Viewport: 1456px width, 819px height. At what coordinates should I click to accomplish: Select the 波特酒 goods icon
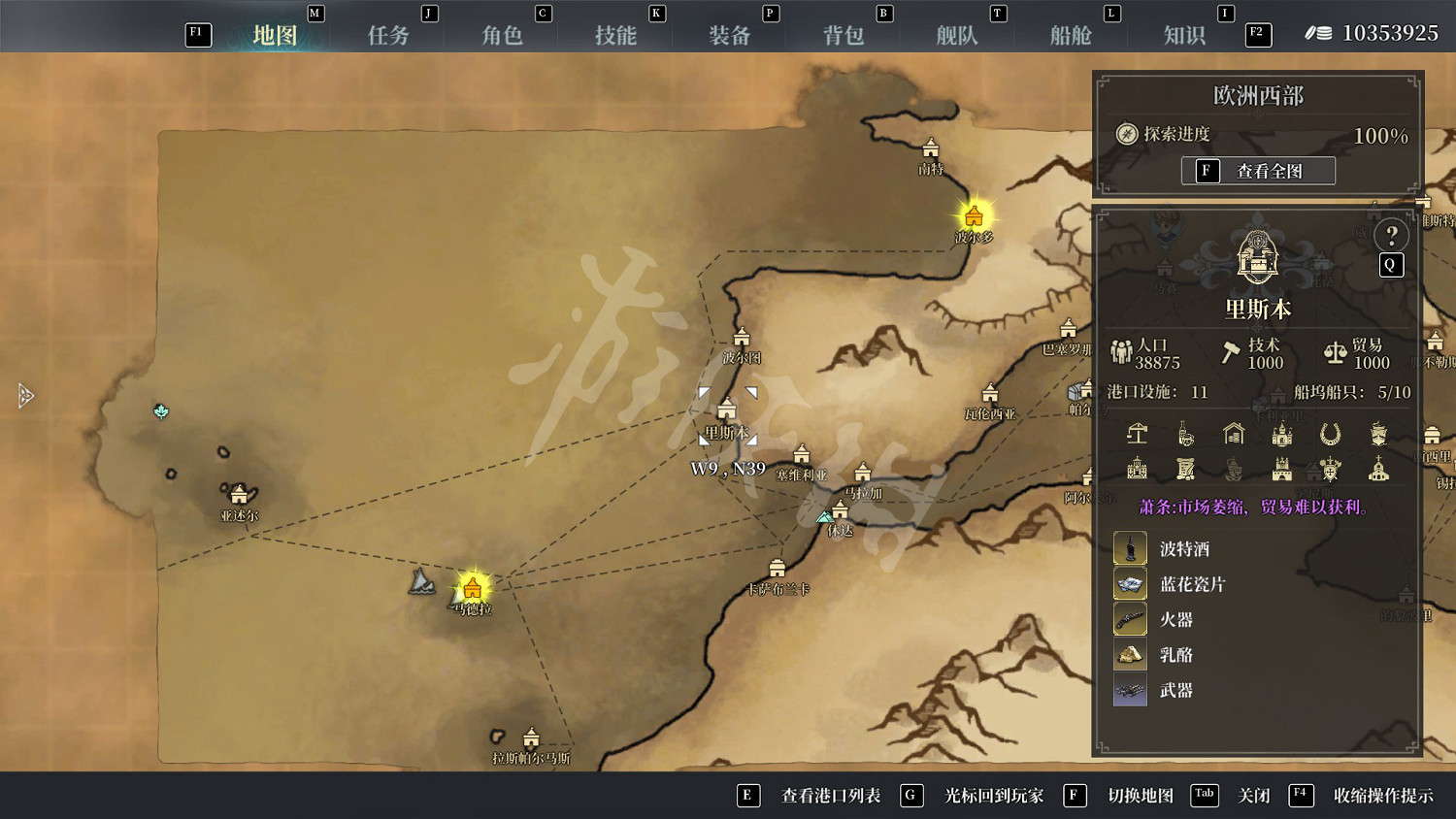click(1129, 547)
